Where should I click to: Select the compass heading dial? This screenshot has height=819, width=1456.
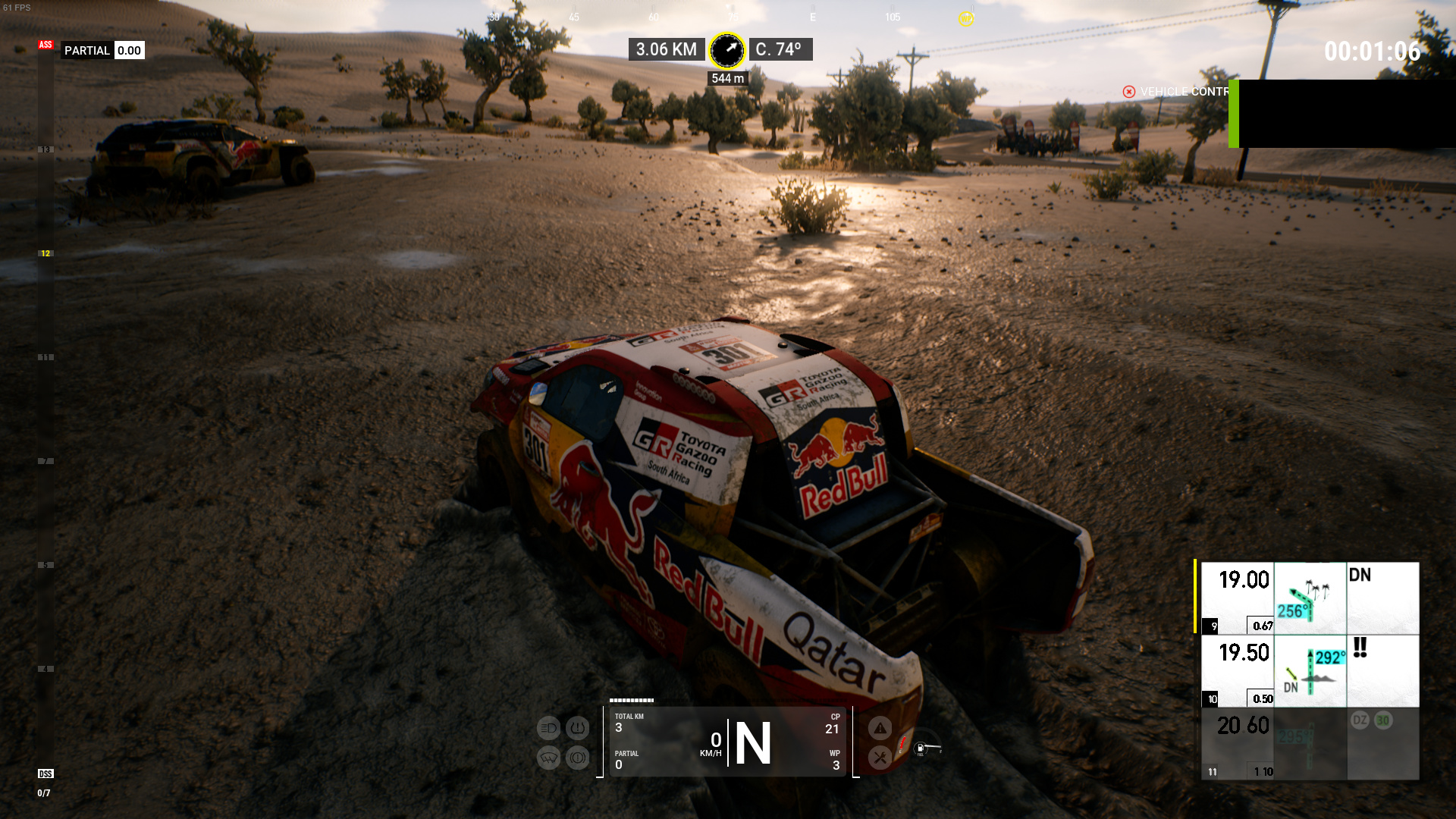726,50
